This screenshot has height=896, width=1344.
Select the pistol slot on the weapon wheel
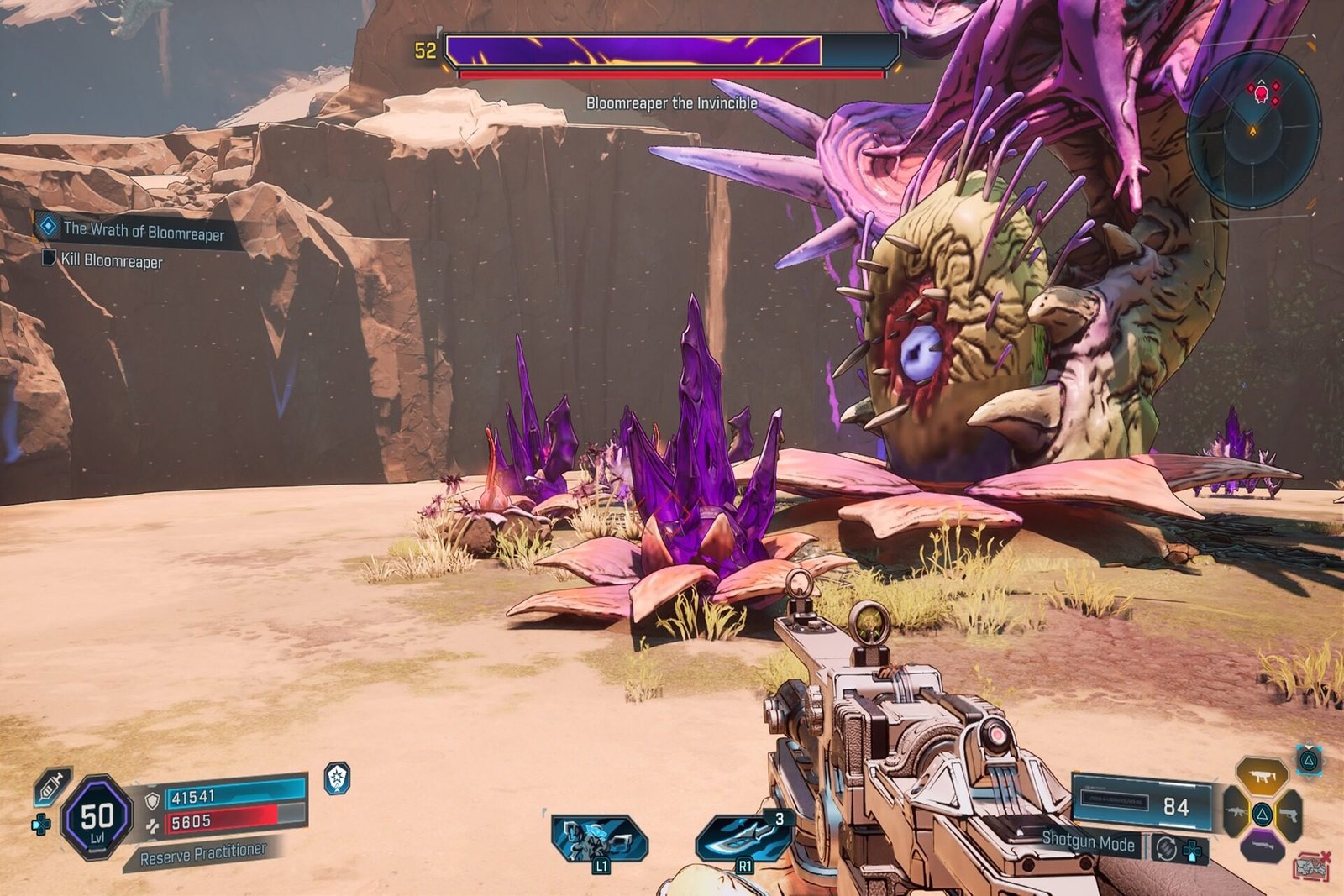pos(1290,815)
